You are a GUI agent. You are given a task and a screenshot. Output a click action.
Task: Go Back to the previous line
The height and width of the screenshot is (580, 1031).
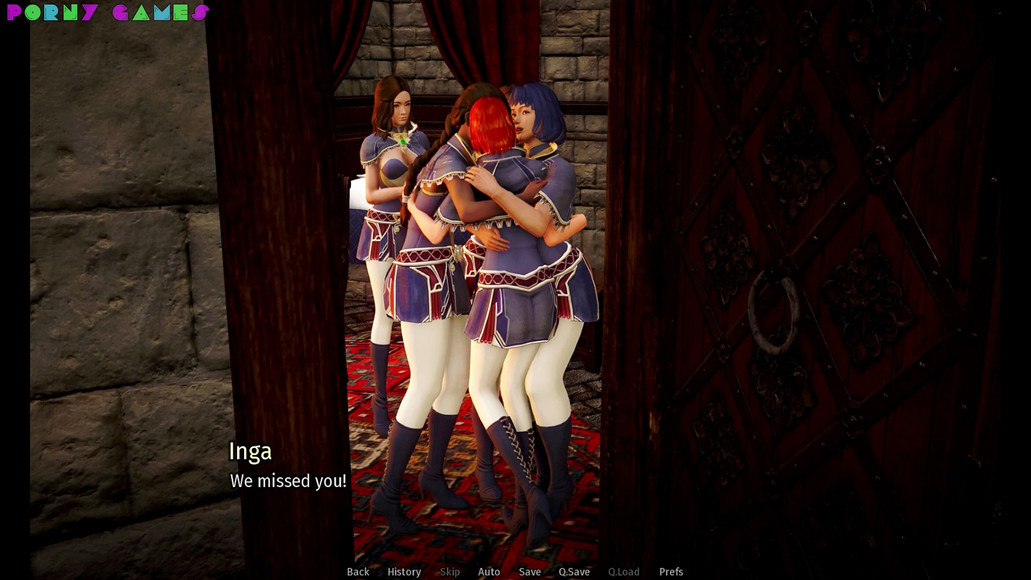point(358,572)
